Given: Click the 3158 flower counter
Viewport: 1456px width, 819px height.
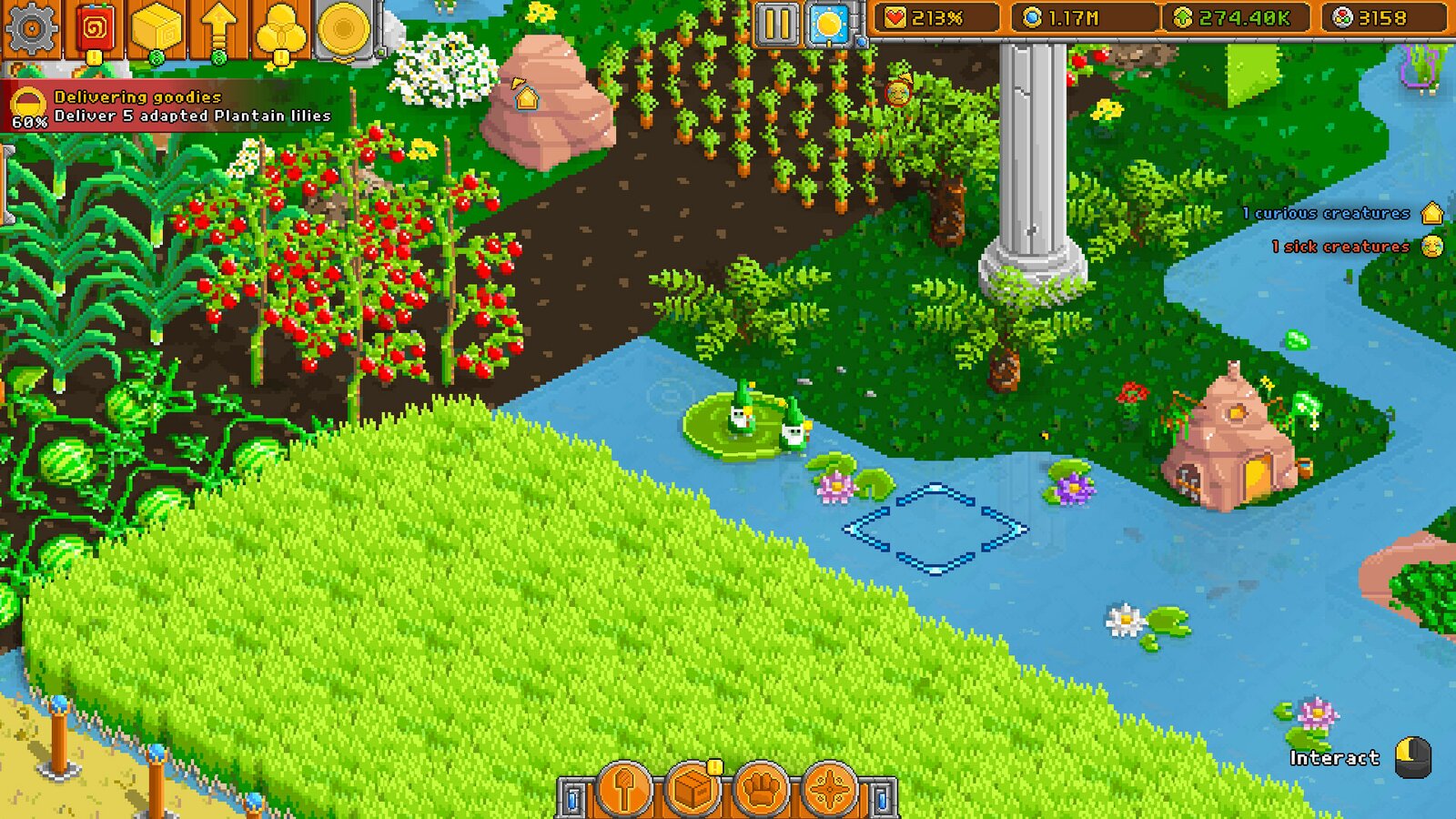Looking at the screenshot, I should point(1383,15).
